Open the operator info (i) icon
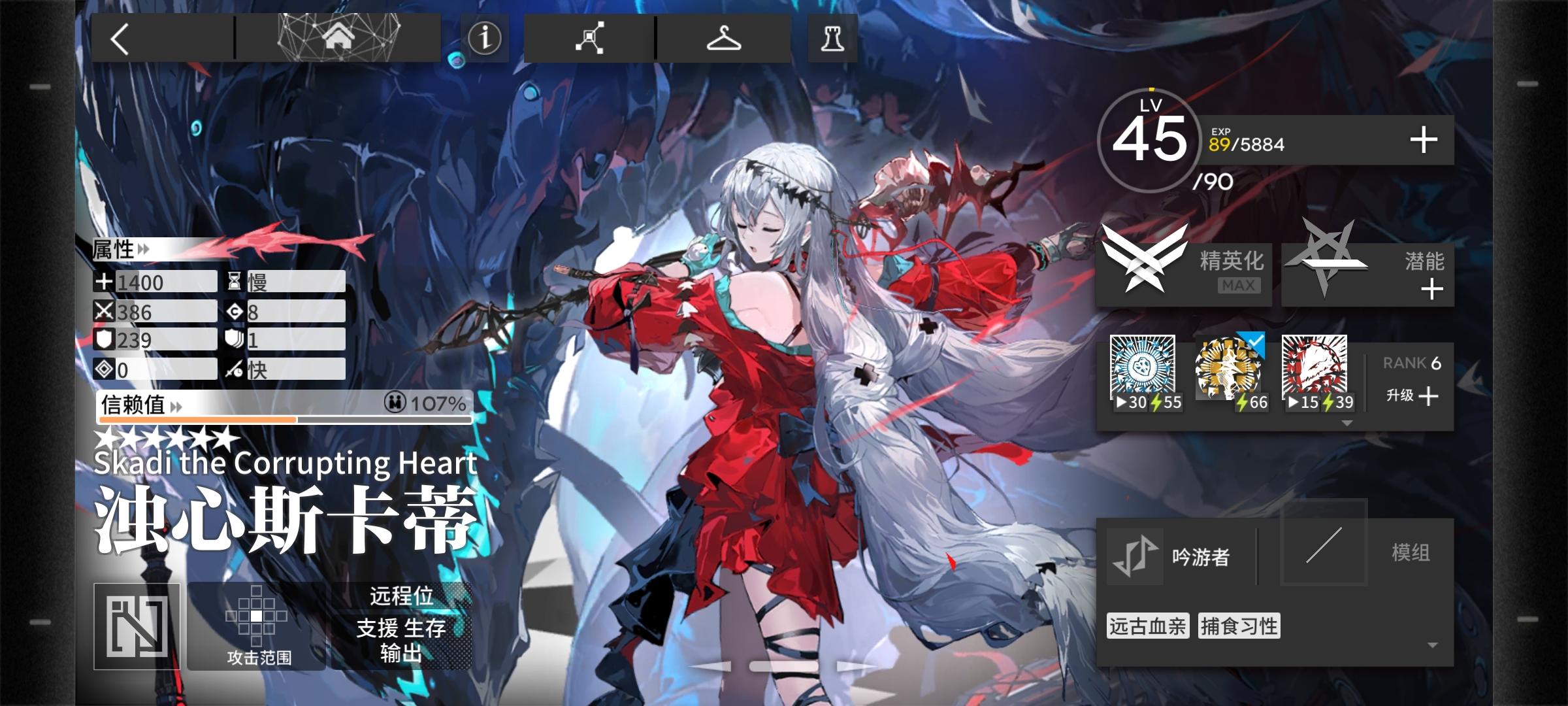 click(484, 37)
